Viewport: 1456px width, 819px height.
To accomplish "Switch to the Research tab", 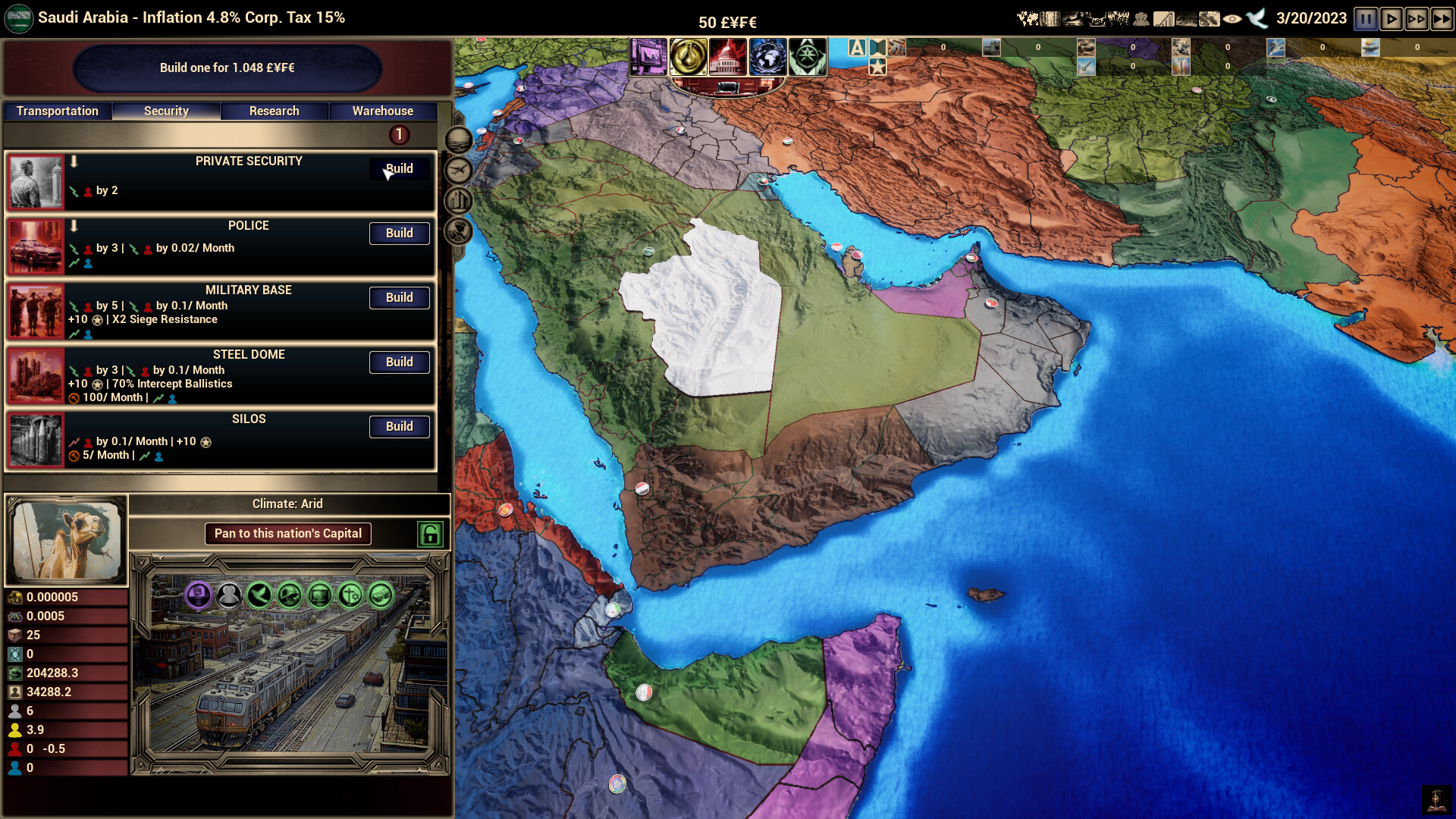I will point(274,111).
